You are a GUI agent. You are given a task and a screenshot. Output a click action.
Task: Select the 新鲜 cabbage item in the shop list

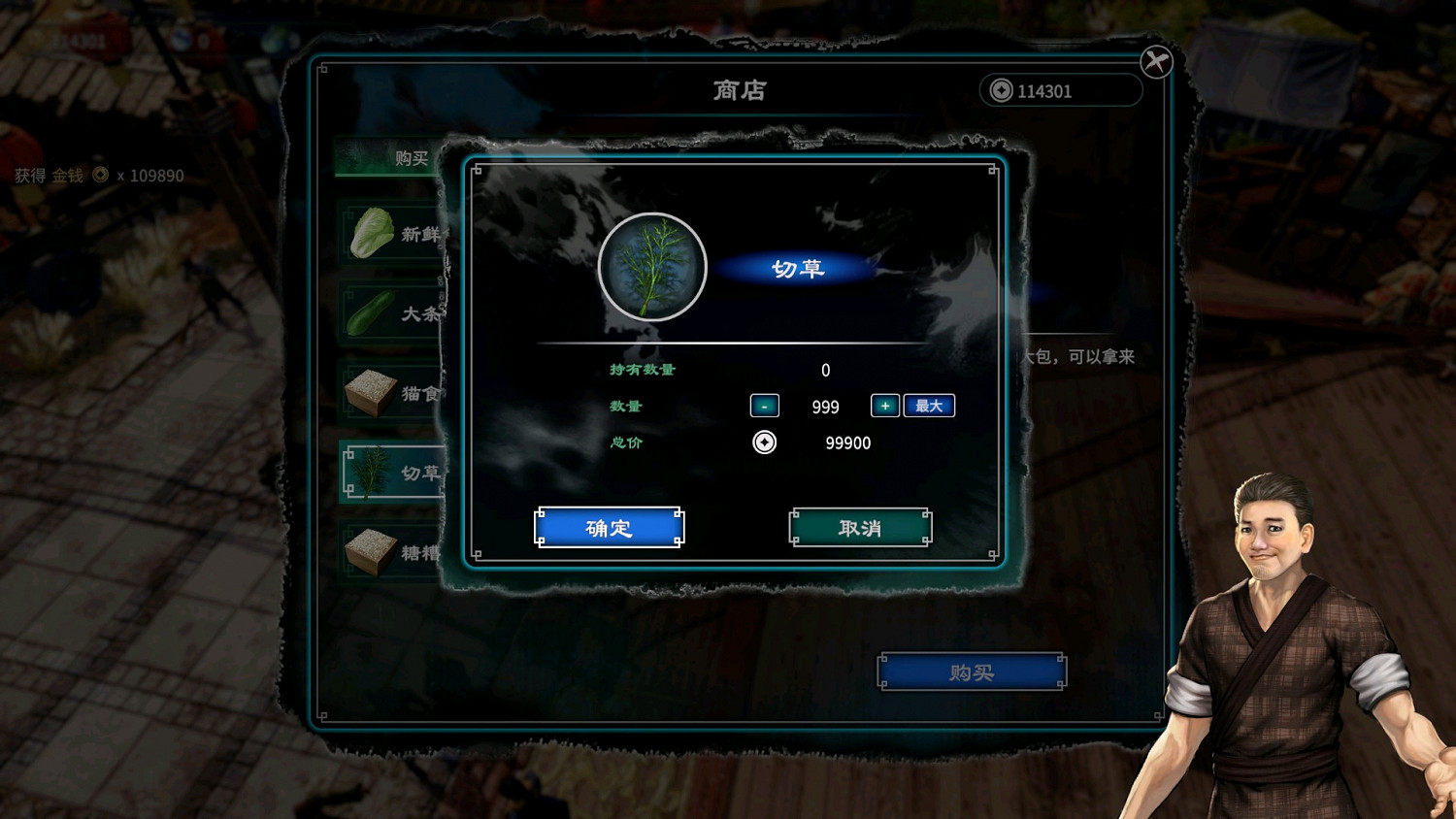click(x=392, y=234)
